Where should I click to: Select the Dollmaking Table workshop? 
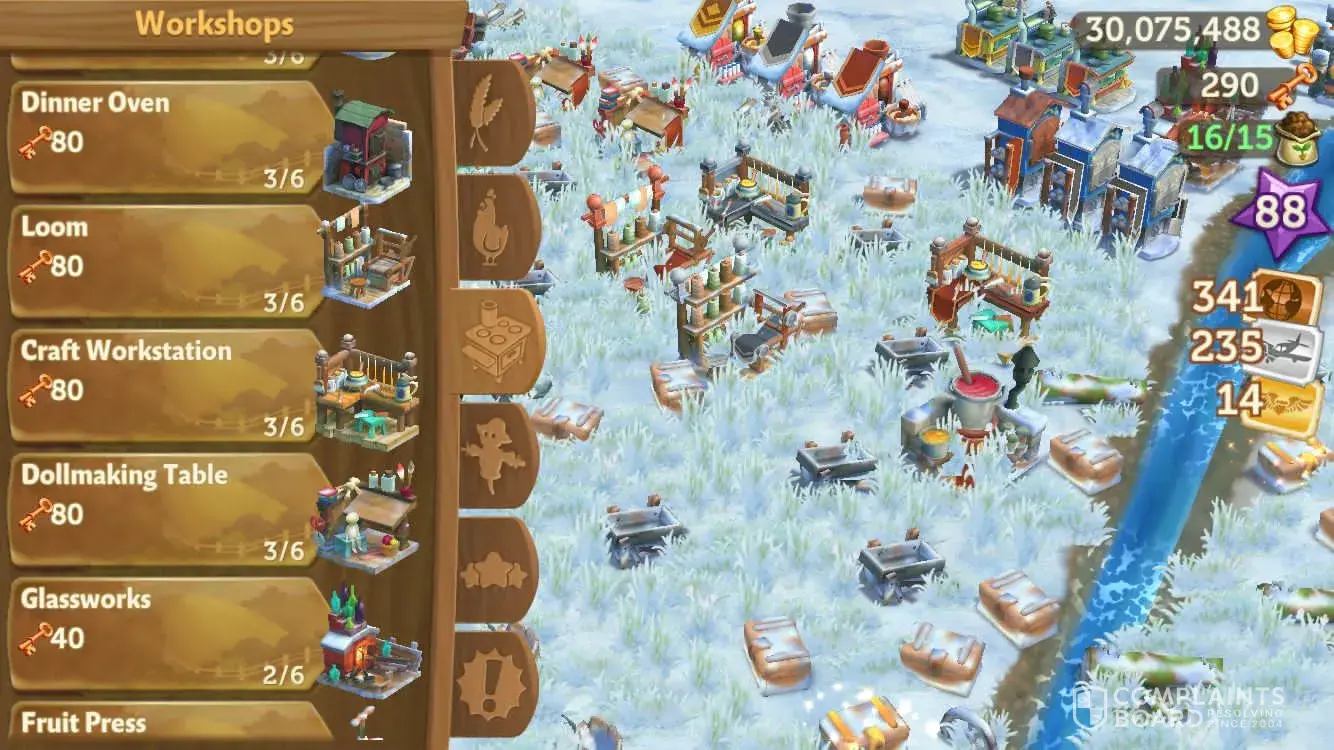coord(170,509)
